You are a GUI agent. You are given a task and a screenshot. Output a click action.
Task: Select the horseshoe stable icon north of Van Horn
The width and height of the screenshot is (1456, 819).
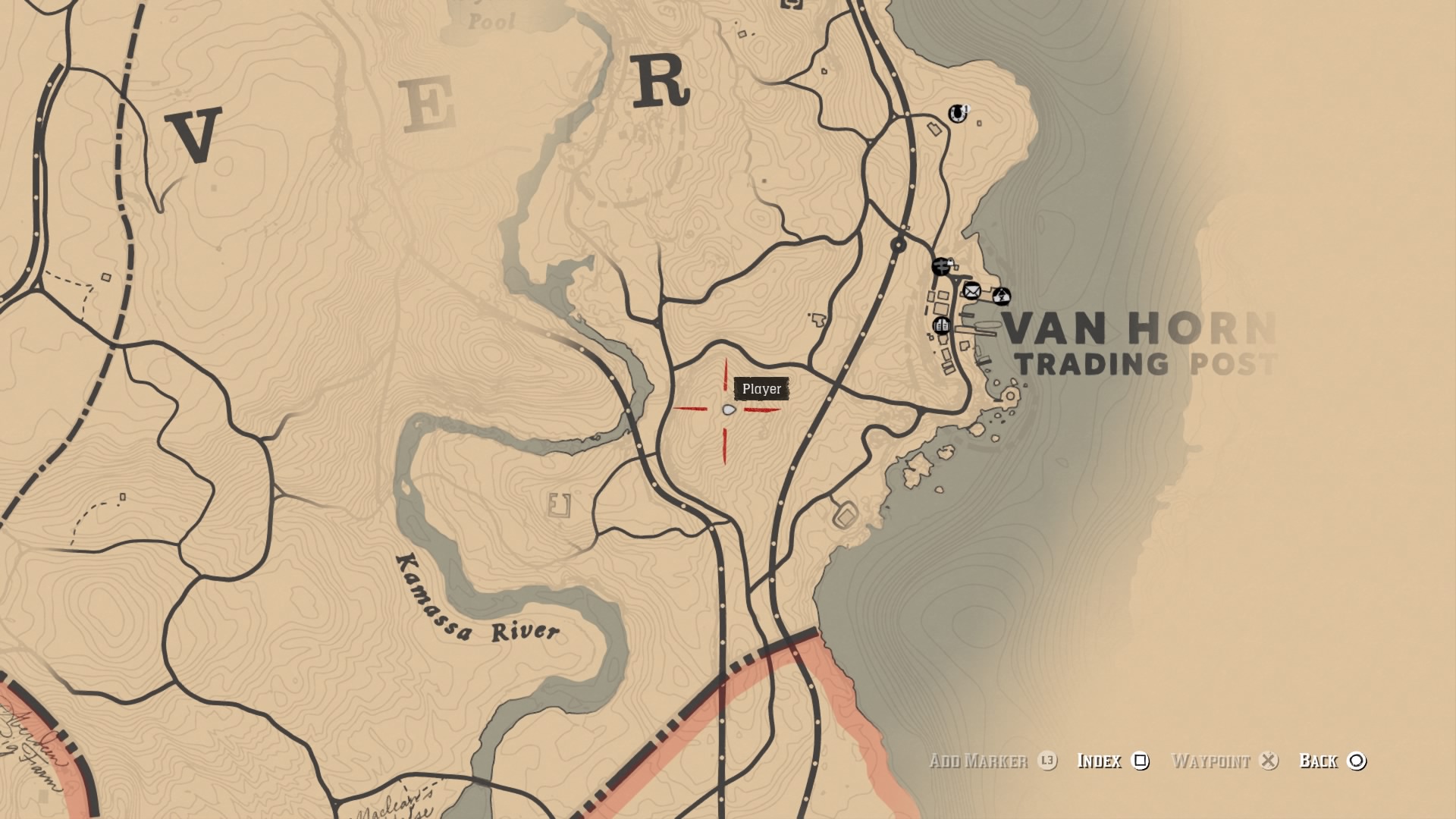tap(956, 114)
